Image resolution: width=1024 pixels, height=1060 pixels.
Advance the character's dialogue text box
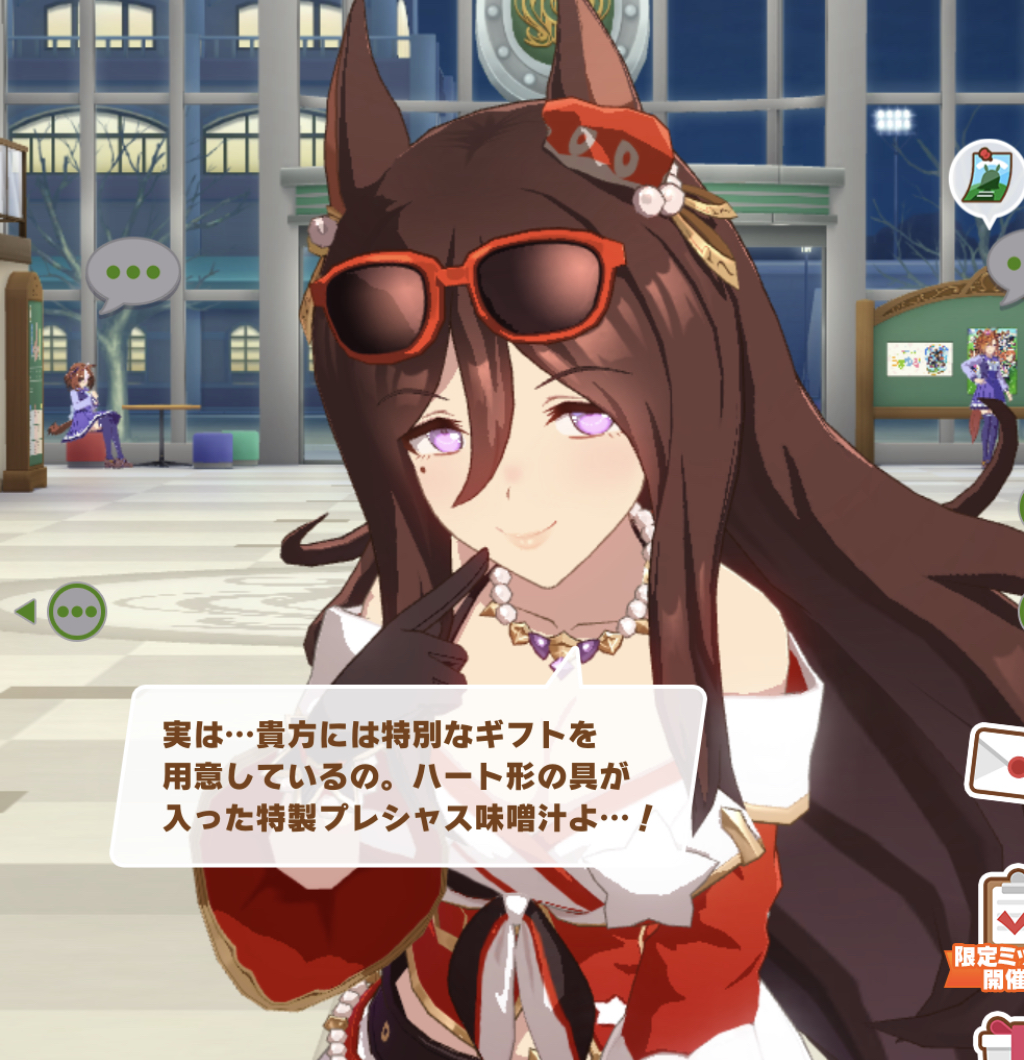408,776
